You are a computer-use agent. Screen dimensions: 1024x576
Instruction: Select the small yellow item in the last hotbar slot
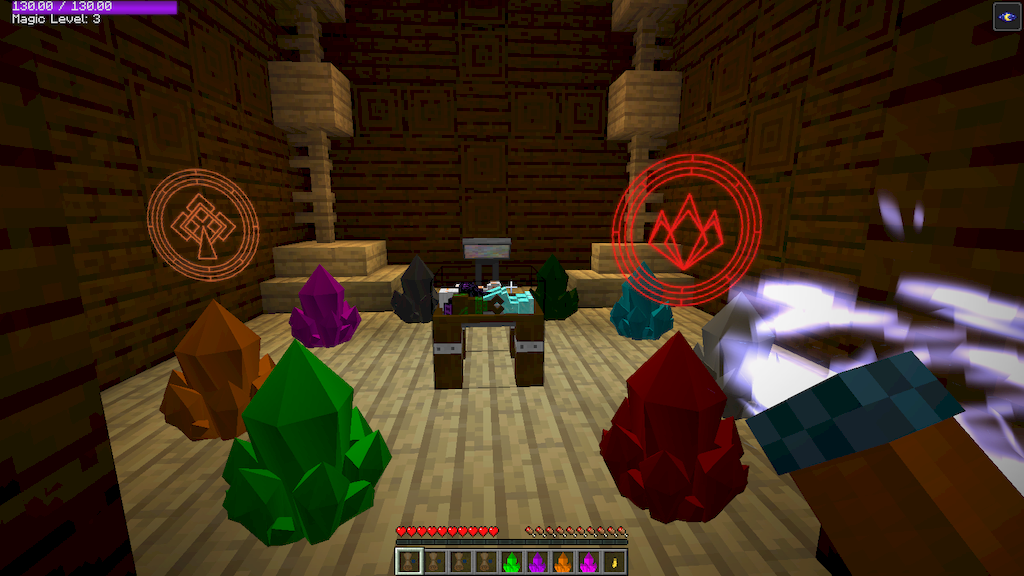click(x=614, y=562)
